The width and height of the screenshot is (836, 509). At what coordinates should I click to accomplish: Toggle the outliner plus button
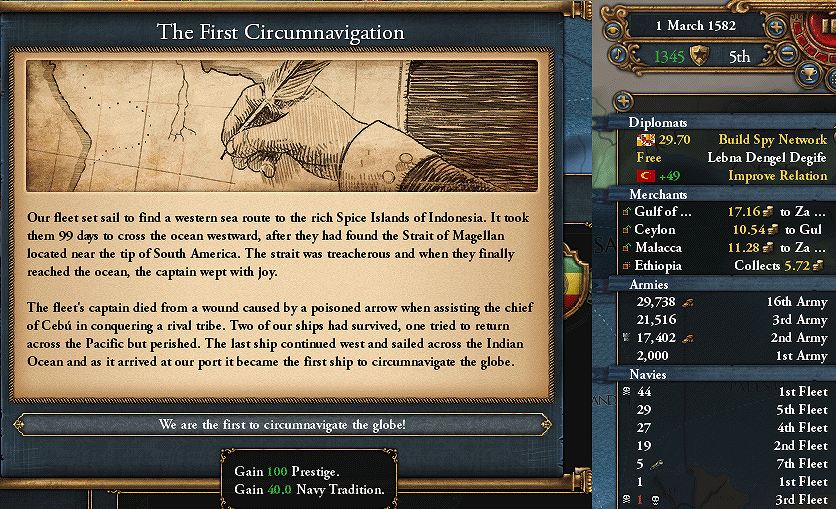point(622,100)
